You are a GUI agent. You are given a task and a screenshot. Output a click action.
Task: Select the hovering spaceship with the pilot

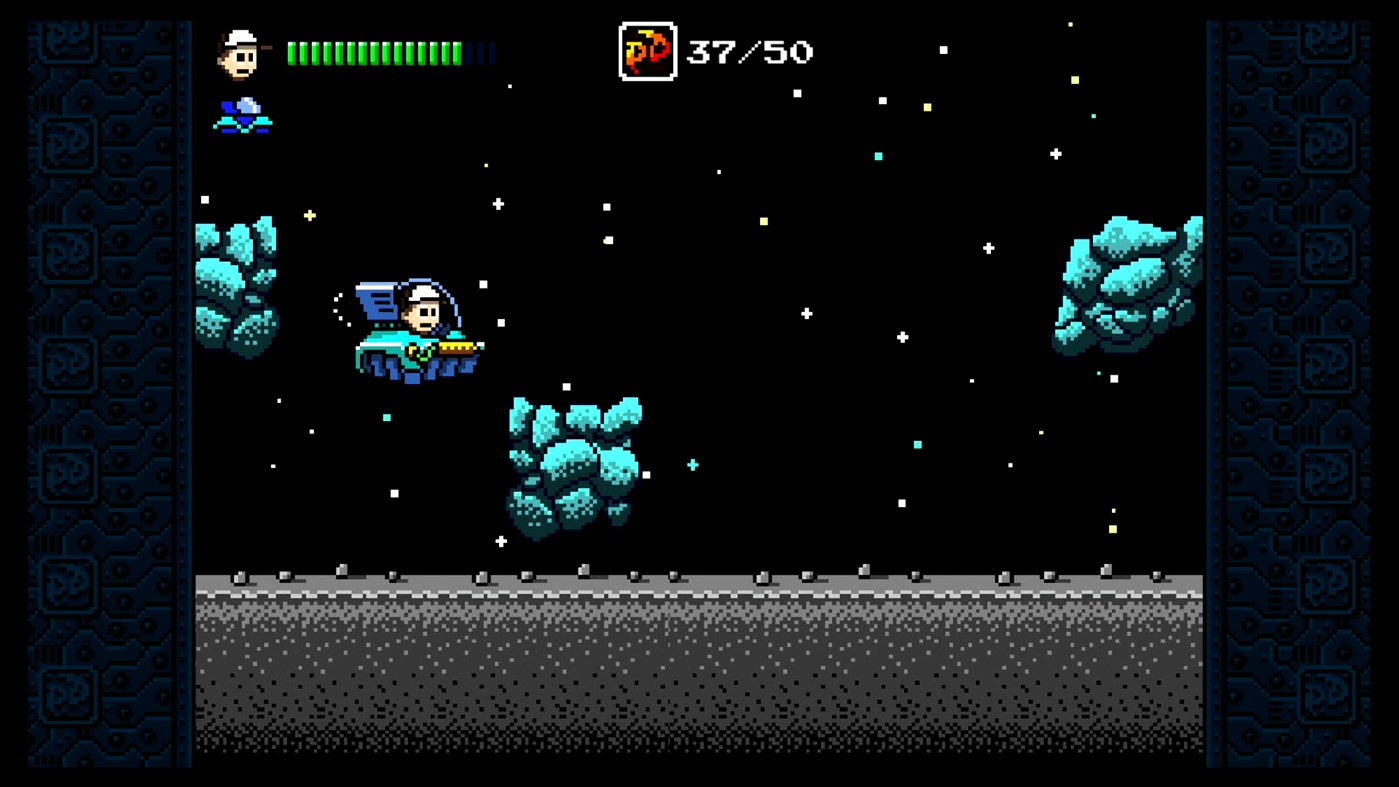(x=412, y=330)
